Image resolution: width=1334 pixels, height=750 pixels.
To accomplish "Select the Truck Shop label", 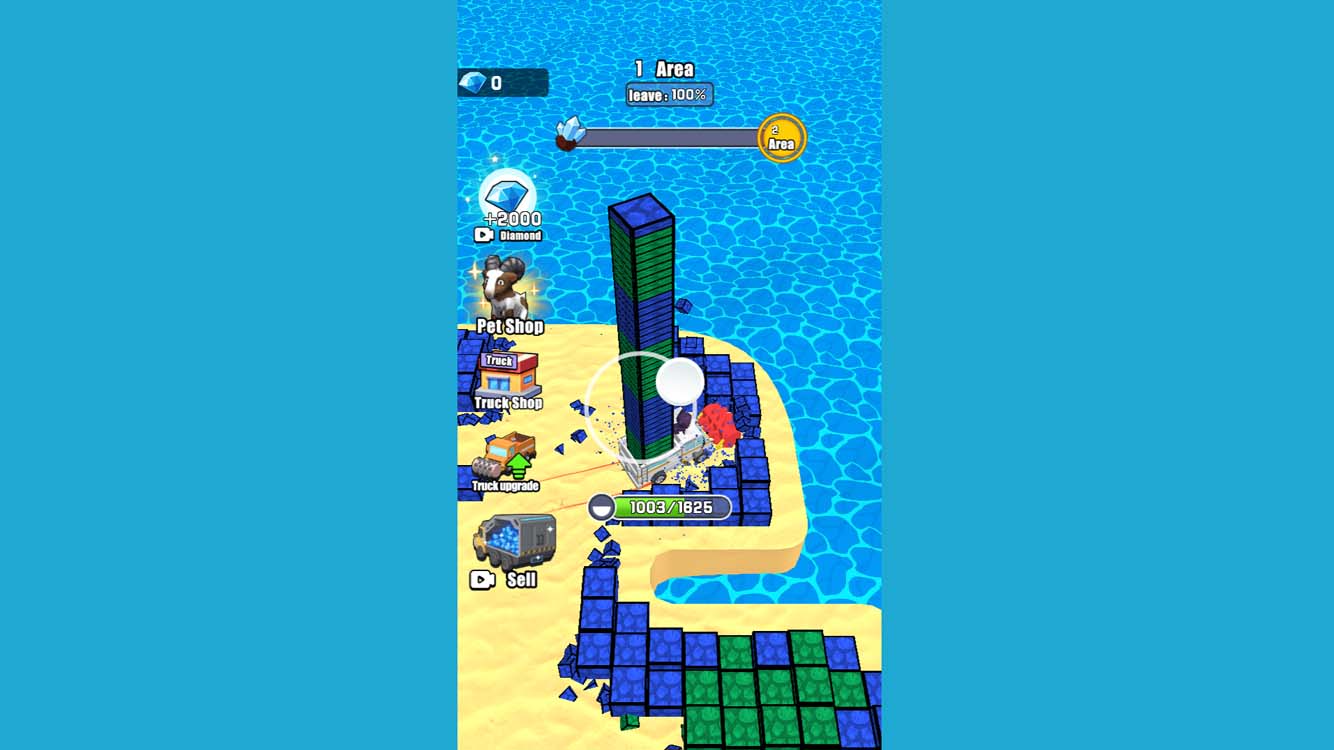I will click(x=508, y=403).
